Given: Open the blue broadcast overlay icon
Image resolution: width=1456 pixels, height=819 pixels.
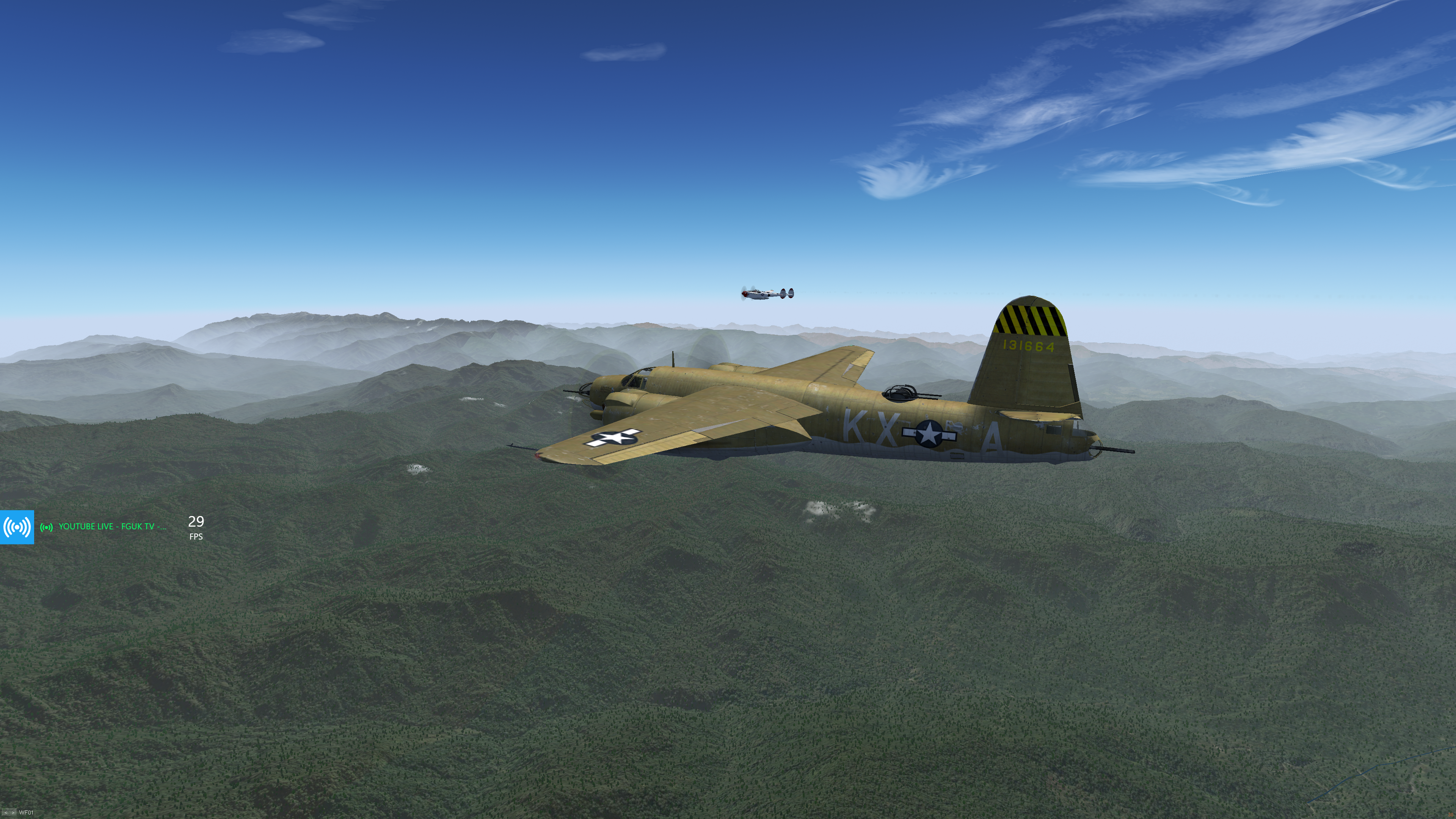Looking at the screenshot, I should point(17,527).
